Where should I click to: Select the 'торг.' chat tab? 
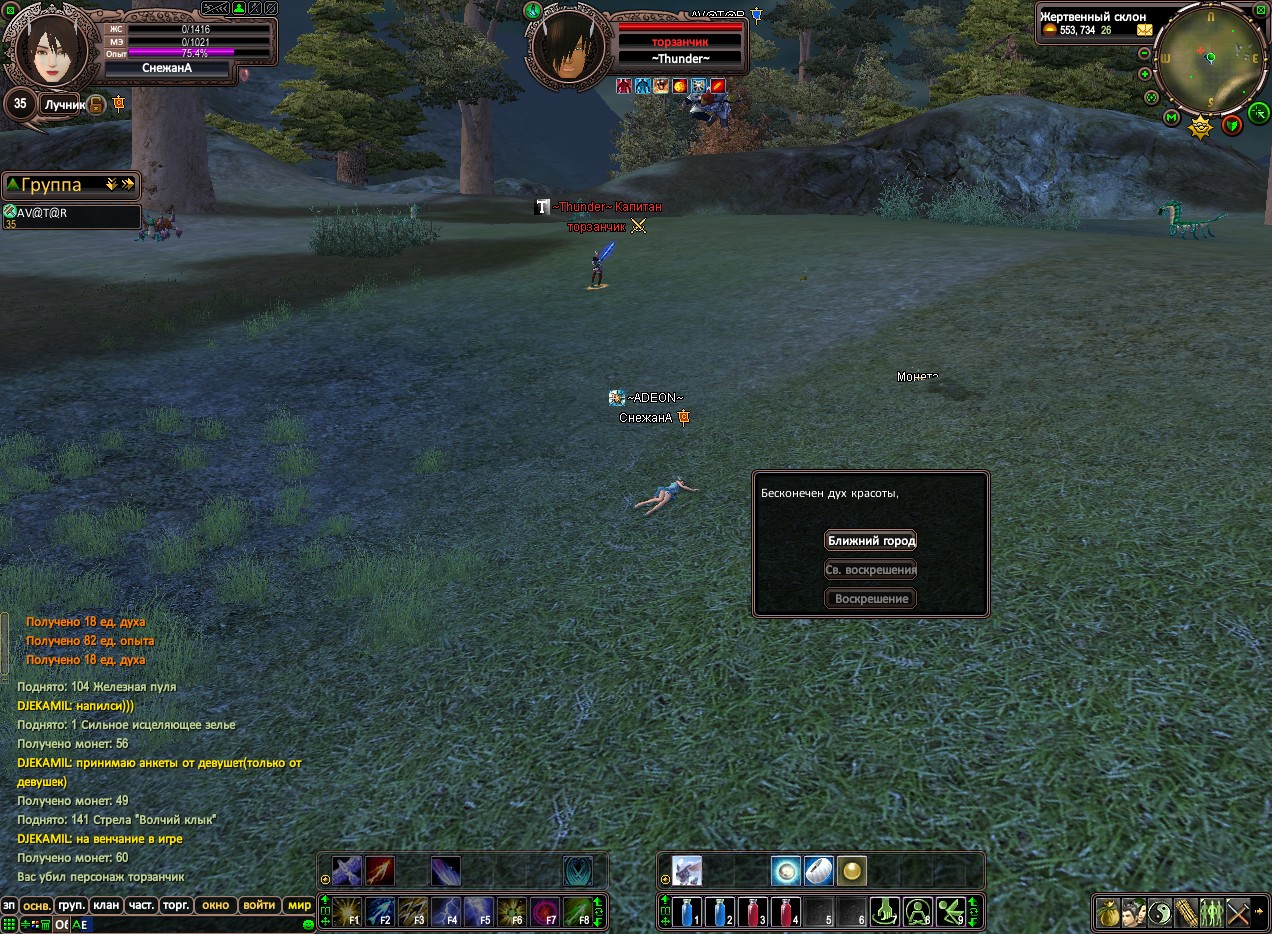point(177,905)
